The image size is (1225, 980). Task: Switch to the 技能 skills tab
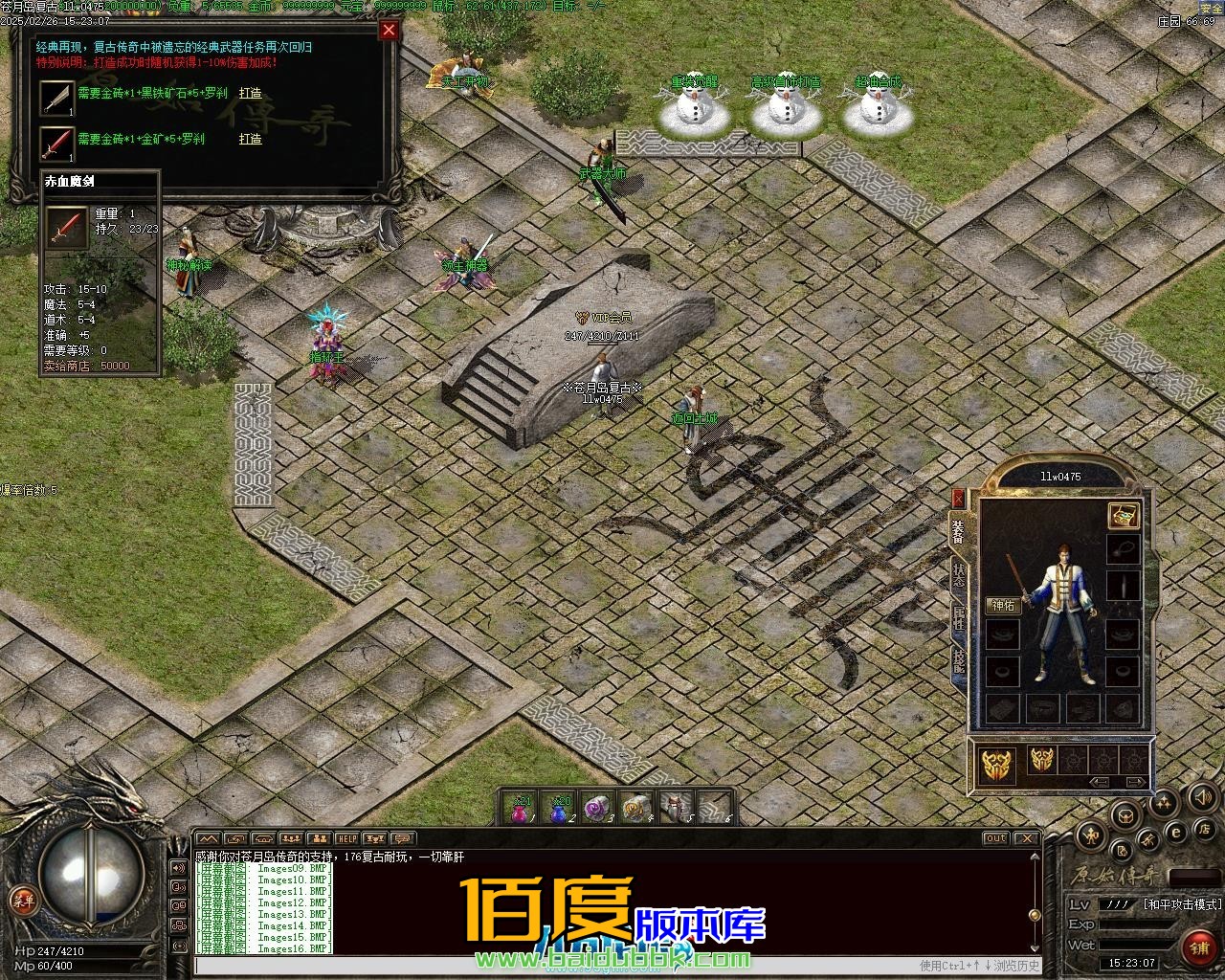point(958,661)
